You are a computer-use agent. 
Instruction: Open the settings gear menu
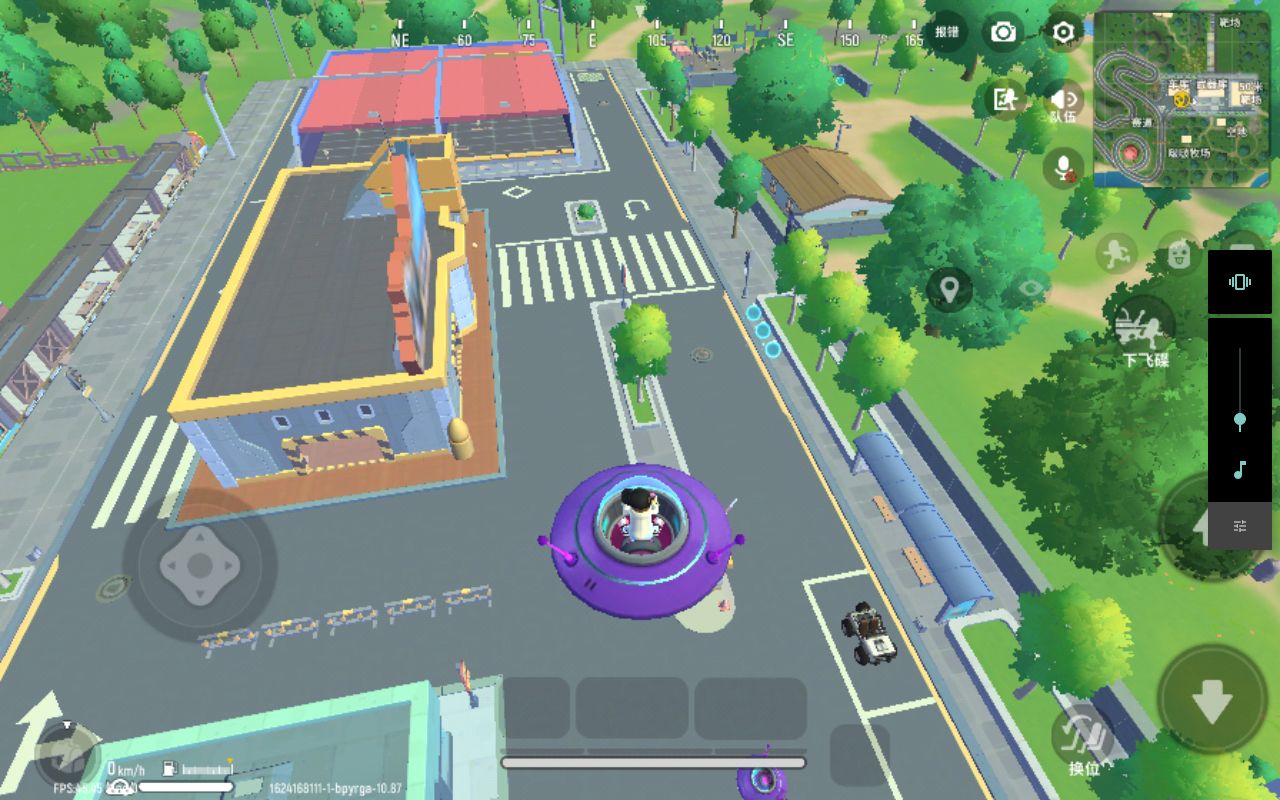1063,32
